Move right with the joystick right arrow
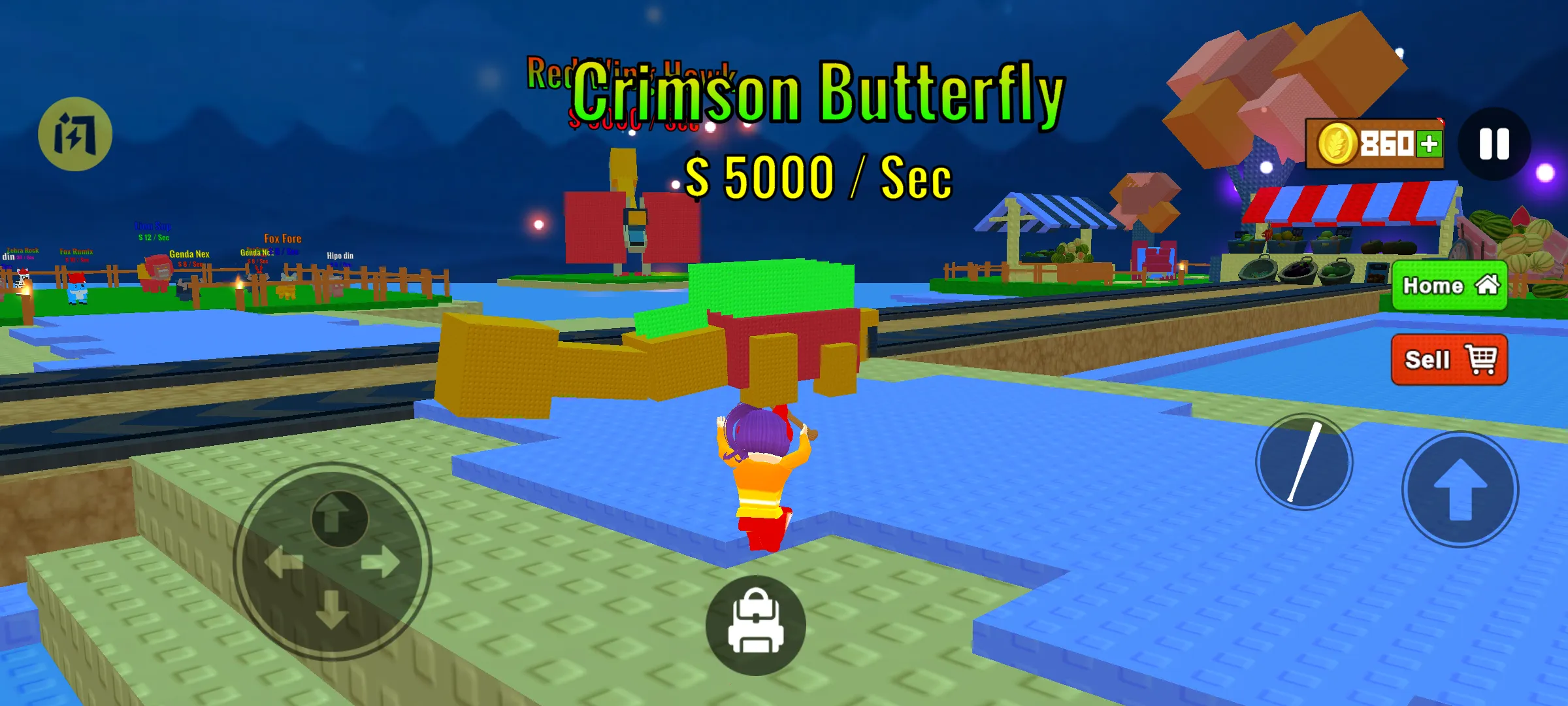Viewport: 1568px width, 706px height. (x=381, y=562)
